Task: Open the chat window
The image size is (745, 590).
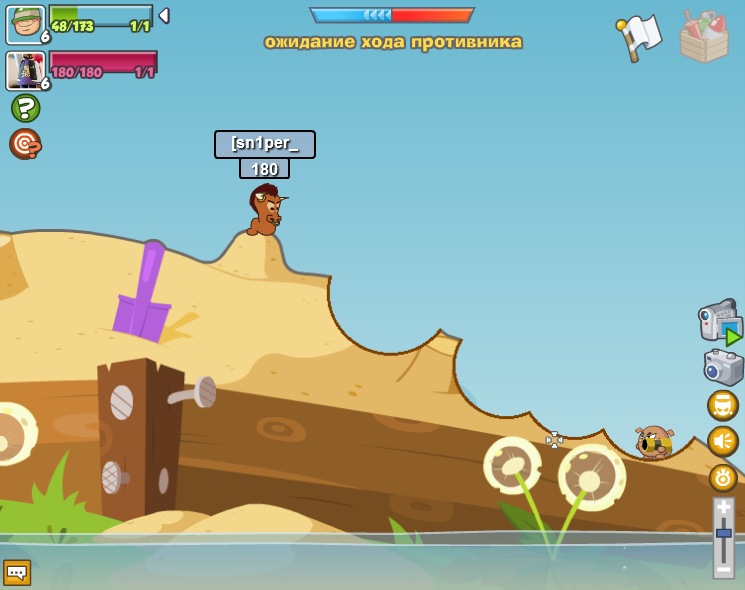Action: (17, 572)
